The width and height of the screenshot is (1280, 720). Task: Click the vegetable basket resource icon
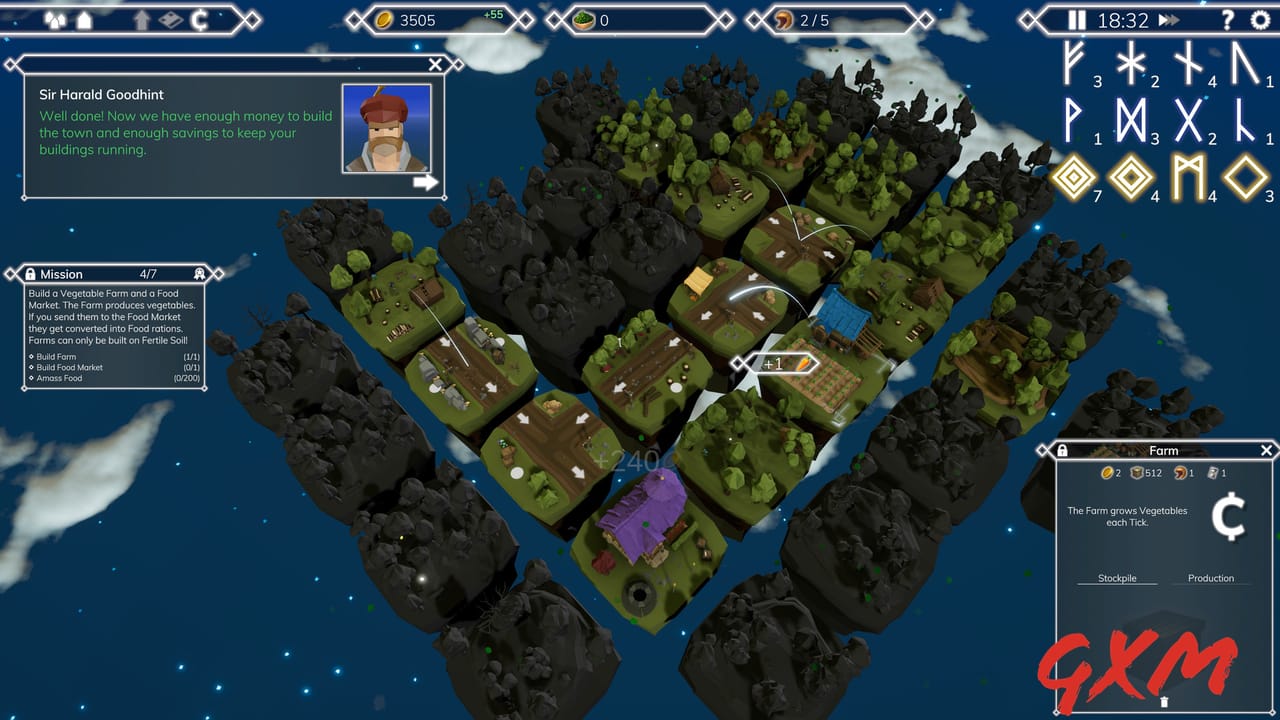[585, 19]
